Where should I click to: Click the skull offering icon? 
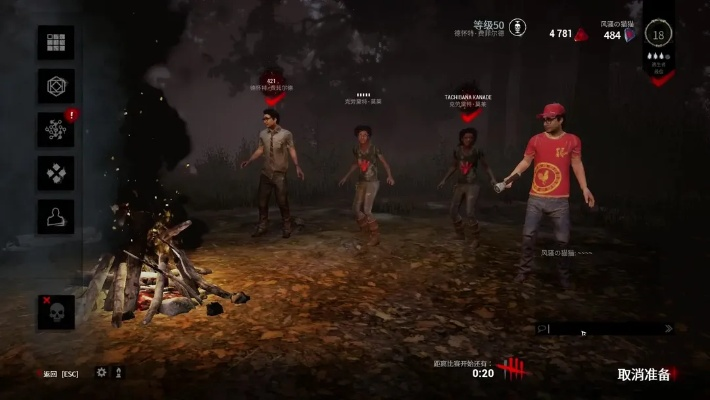56,312
